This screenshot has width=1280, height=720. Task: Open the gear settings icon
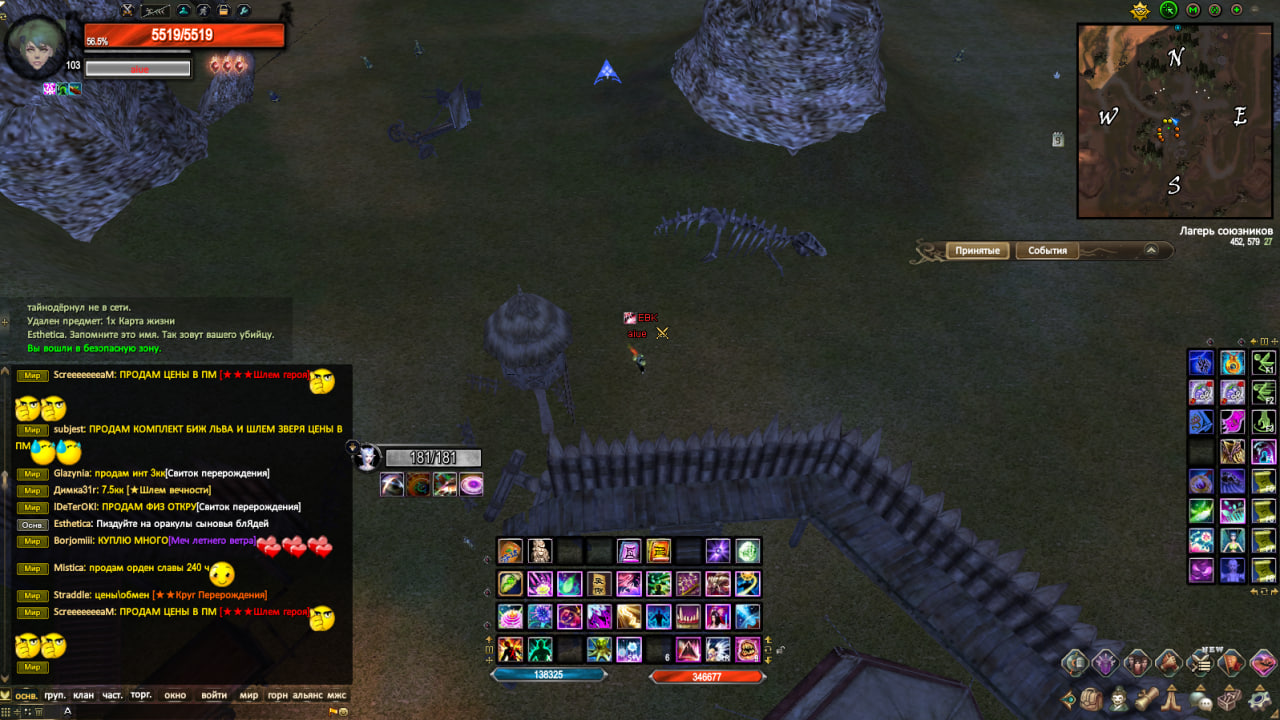click(x=1258, y=699)
